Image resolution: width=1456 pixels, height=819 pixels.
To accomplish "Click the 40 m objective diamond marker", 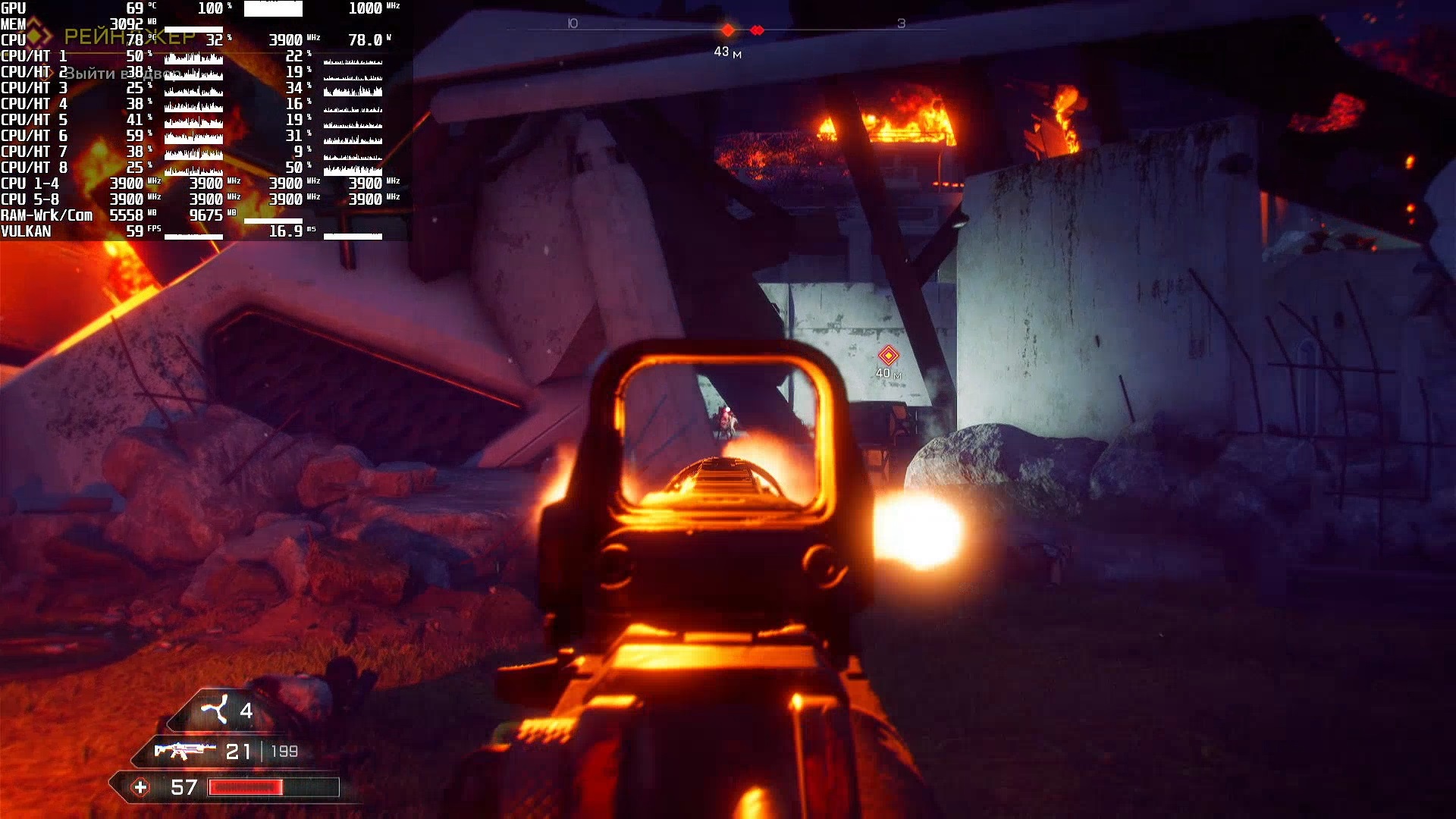I will [x=888, y=354].
